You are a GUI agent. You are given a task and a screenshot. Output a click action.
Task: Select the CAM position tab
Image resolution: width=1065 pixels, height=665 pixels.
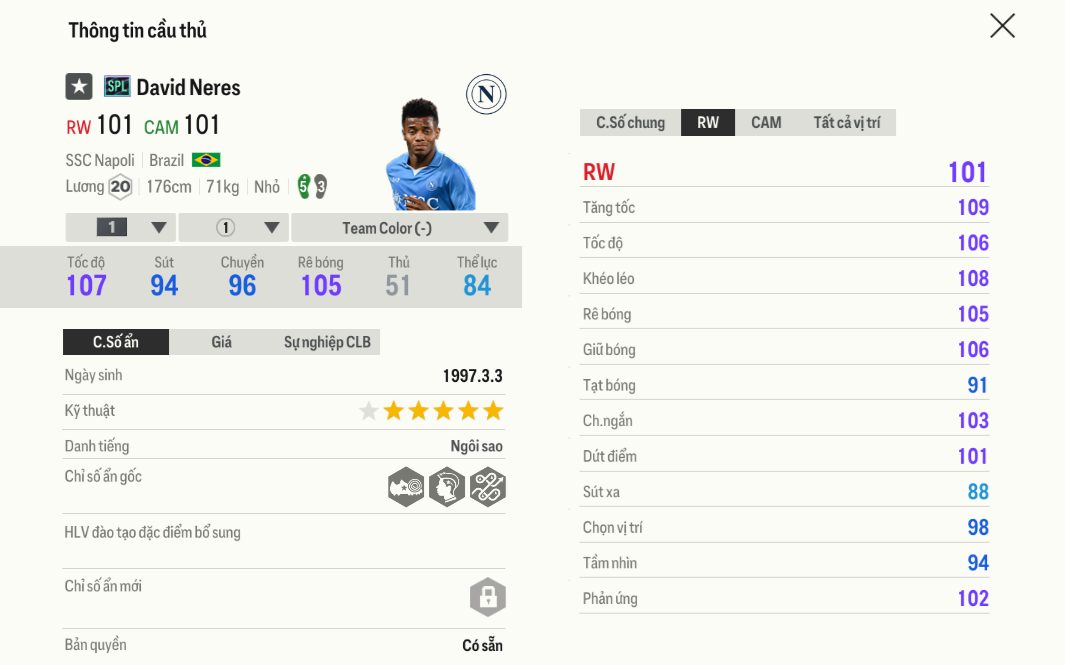(x=766, y=122)
